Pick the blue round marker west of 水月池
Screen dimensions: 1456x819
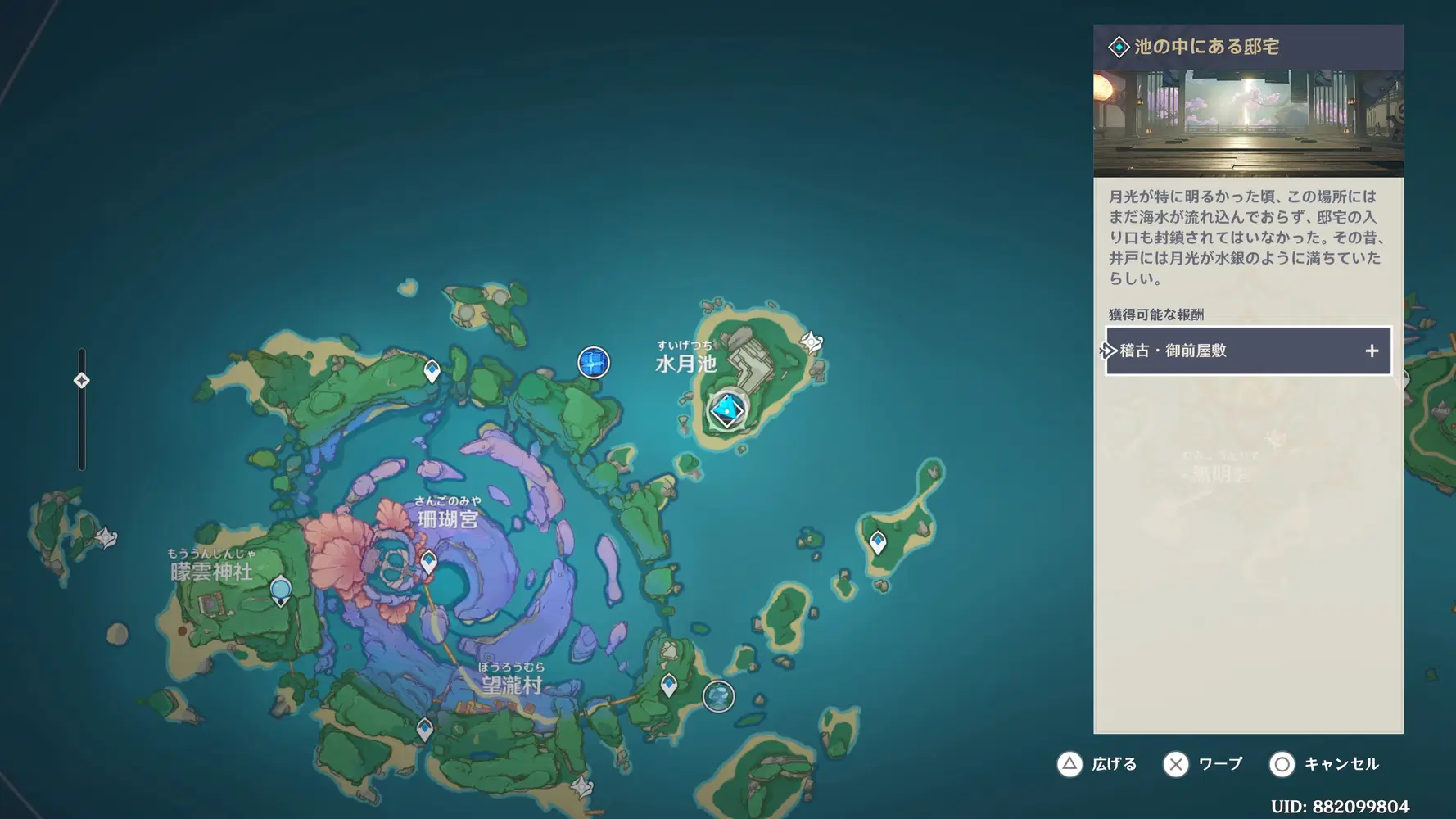tap(594, 362)
